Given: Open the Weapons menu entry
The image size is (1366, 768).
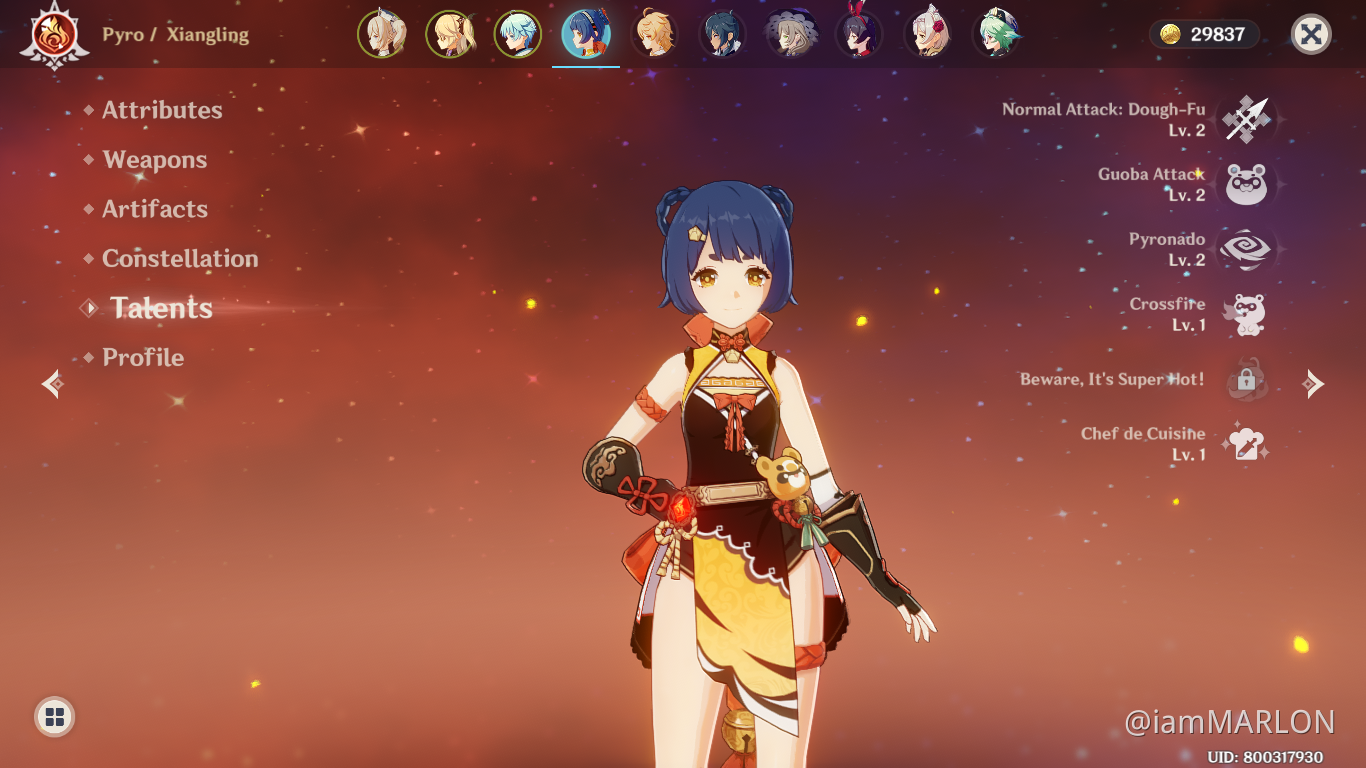Looking at the screenshot, I should pyautogui.click(x=154, y=160).
